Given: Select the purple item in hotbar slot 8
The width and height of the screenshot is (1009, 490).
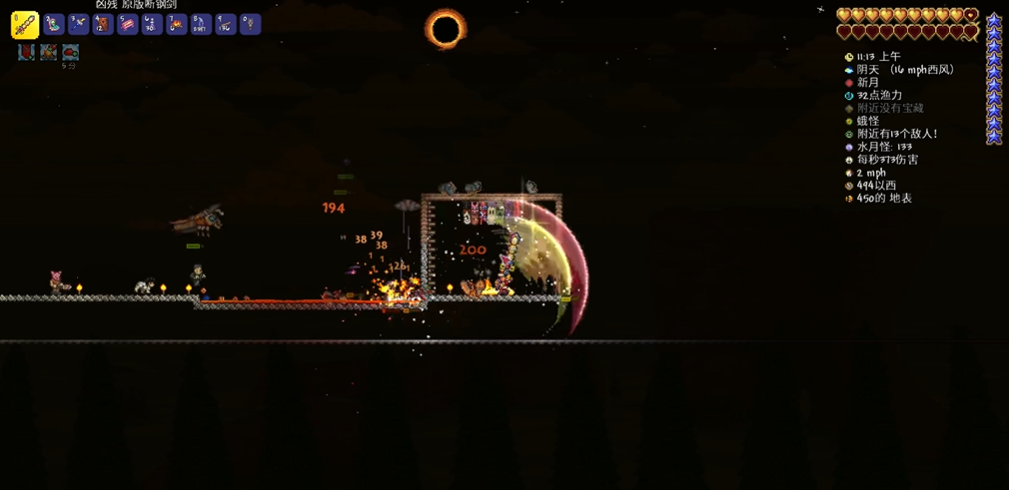Looking at the screenshot, I should pyautogui.click(x=201, y=24).
